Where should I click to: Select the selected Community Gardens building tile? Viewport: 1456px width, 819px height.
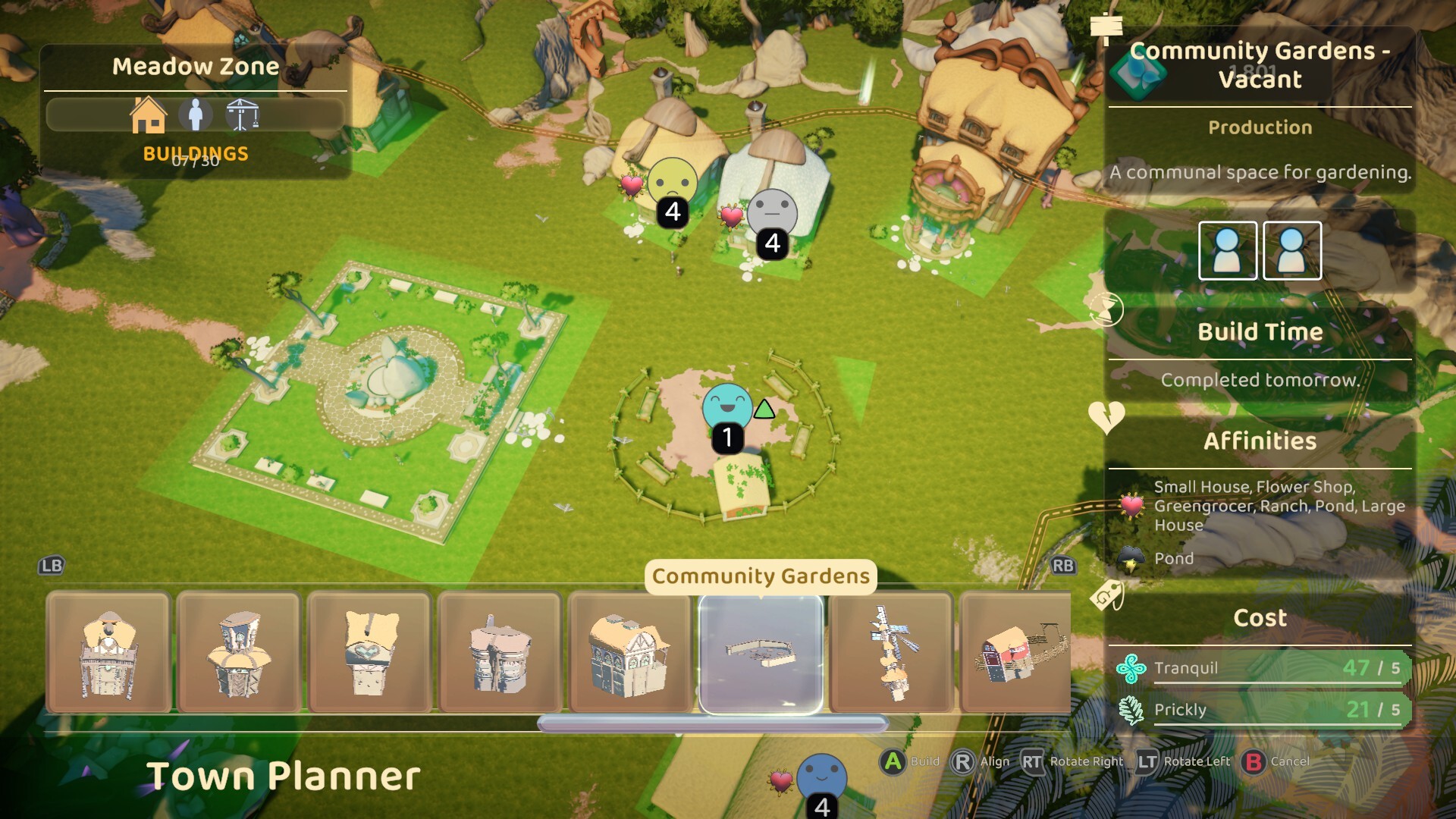point(761,654)
